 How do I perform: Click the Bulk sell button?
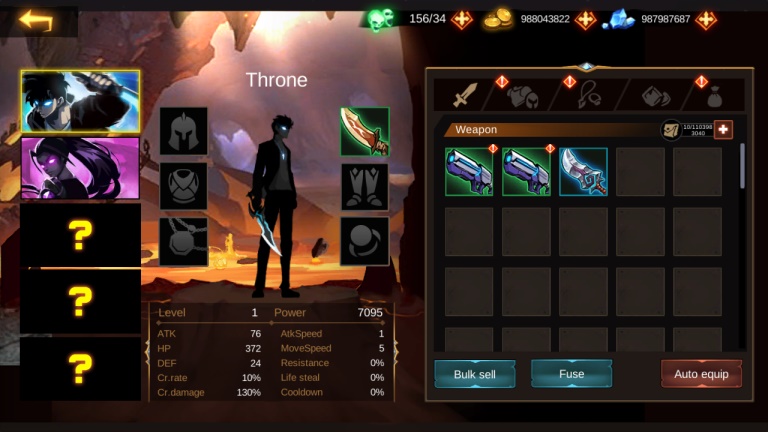(x=475, y=374)
